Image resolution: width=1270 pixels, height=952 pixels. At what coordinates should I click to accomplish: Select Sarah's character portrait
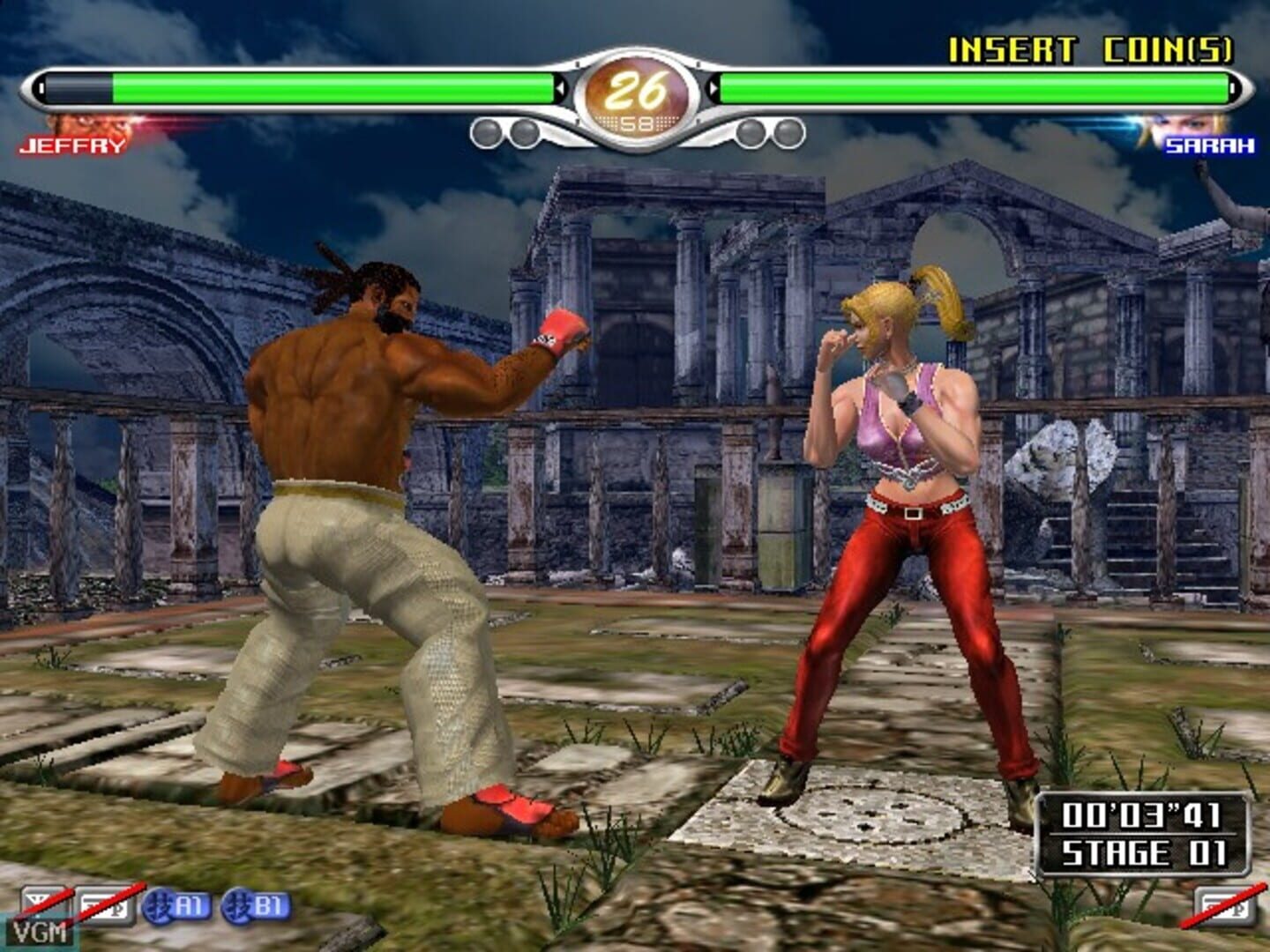(x=1186, y=123)
